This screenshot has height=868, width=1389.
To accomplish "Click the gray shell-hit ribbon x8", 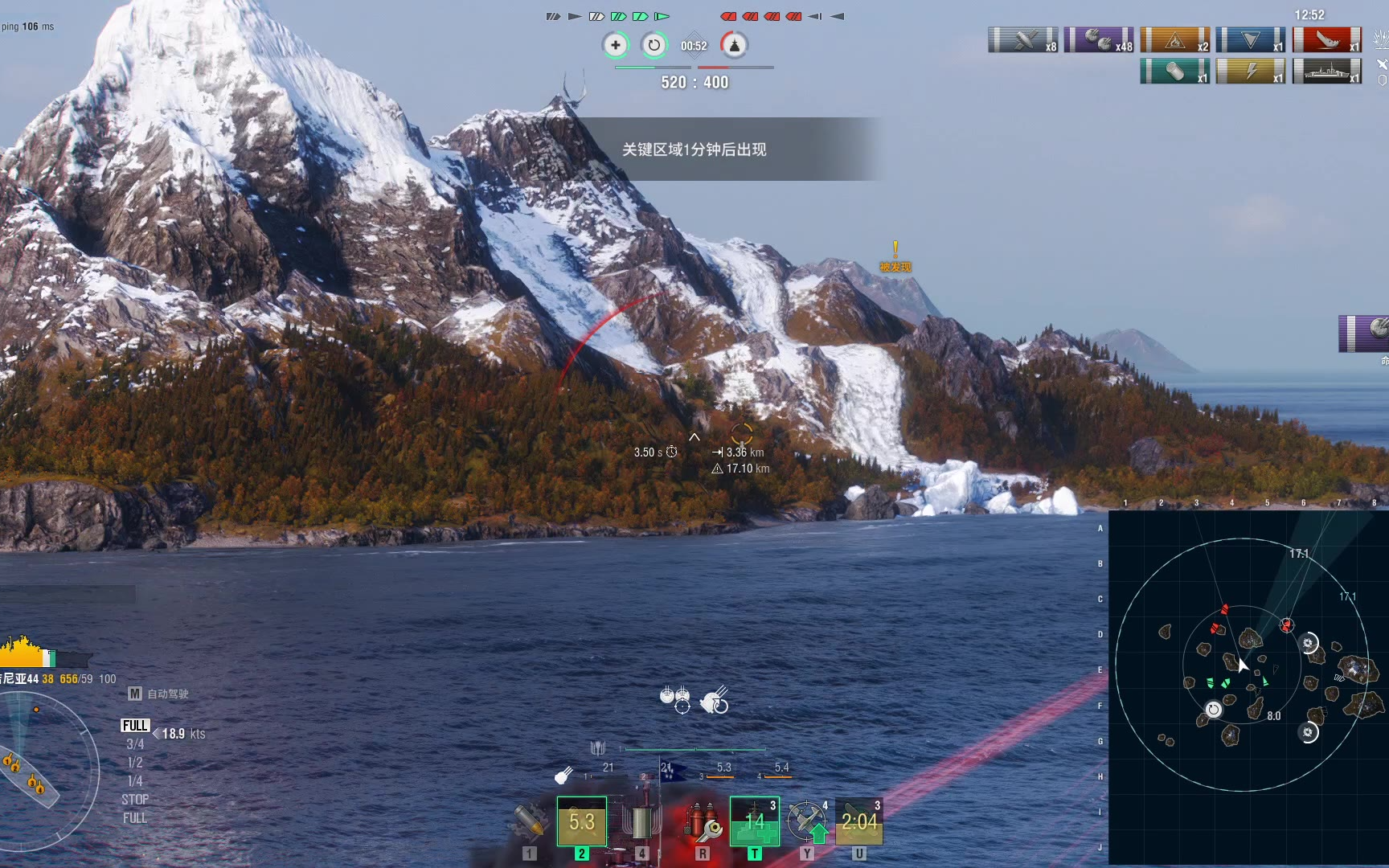I will point(1022,39).
